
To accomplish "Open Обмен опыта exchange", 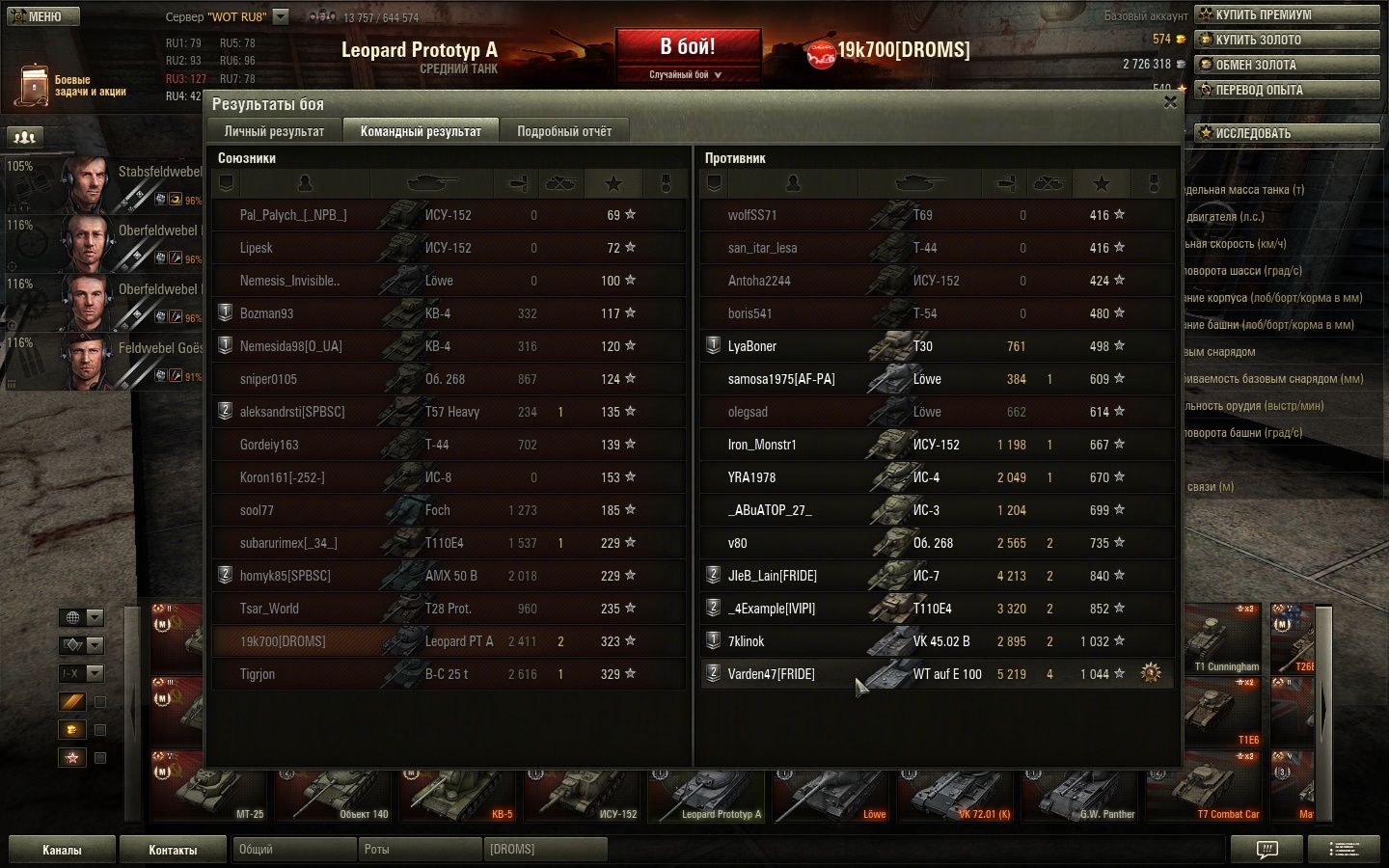I will click(x=1288, y=65).
